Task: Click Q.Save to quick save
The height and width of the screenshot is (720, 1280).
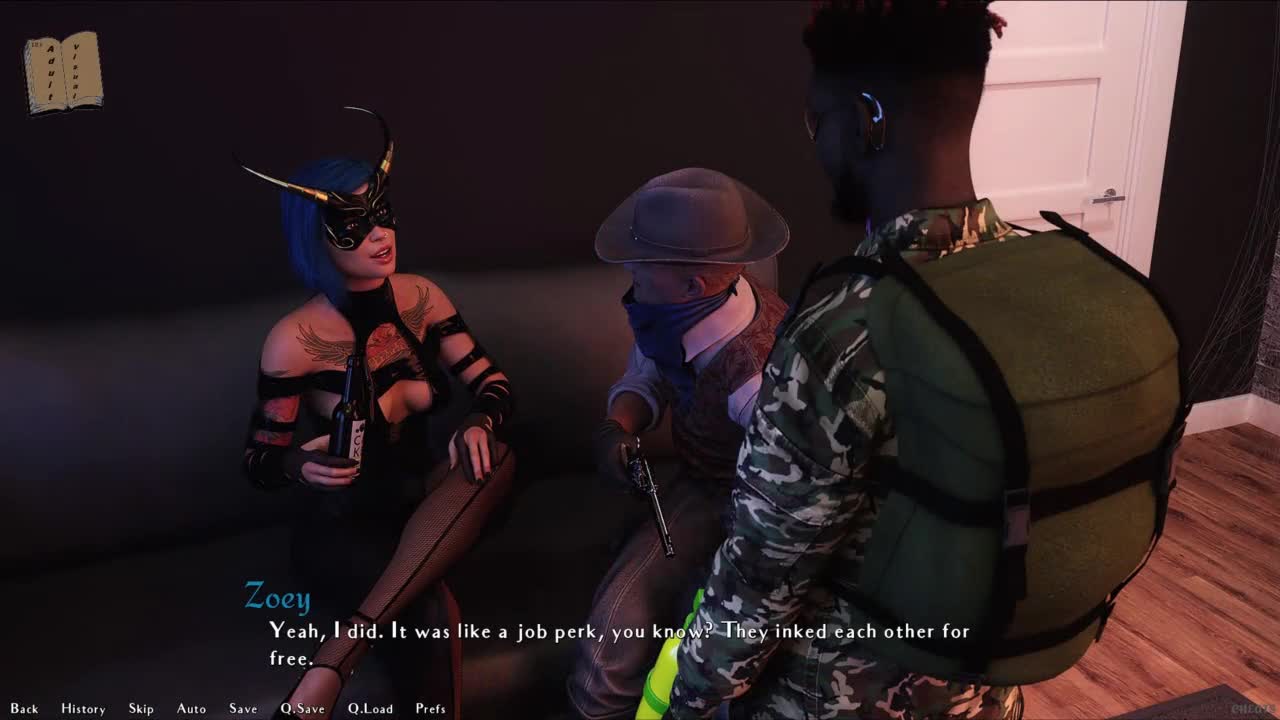Action: point(302,709)
